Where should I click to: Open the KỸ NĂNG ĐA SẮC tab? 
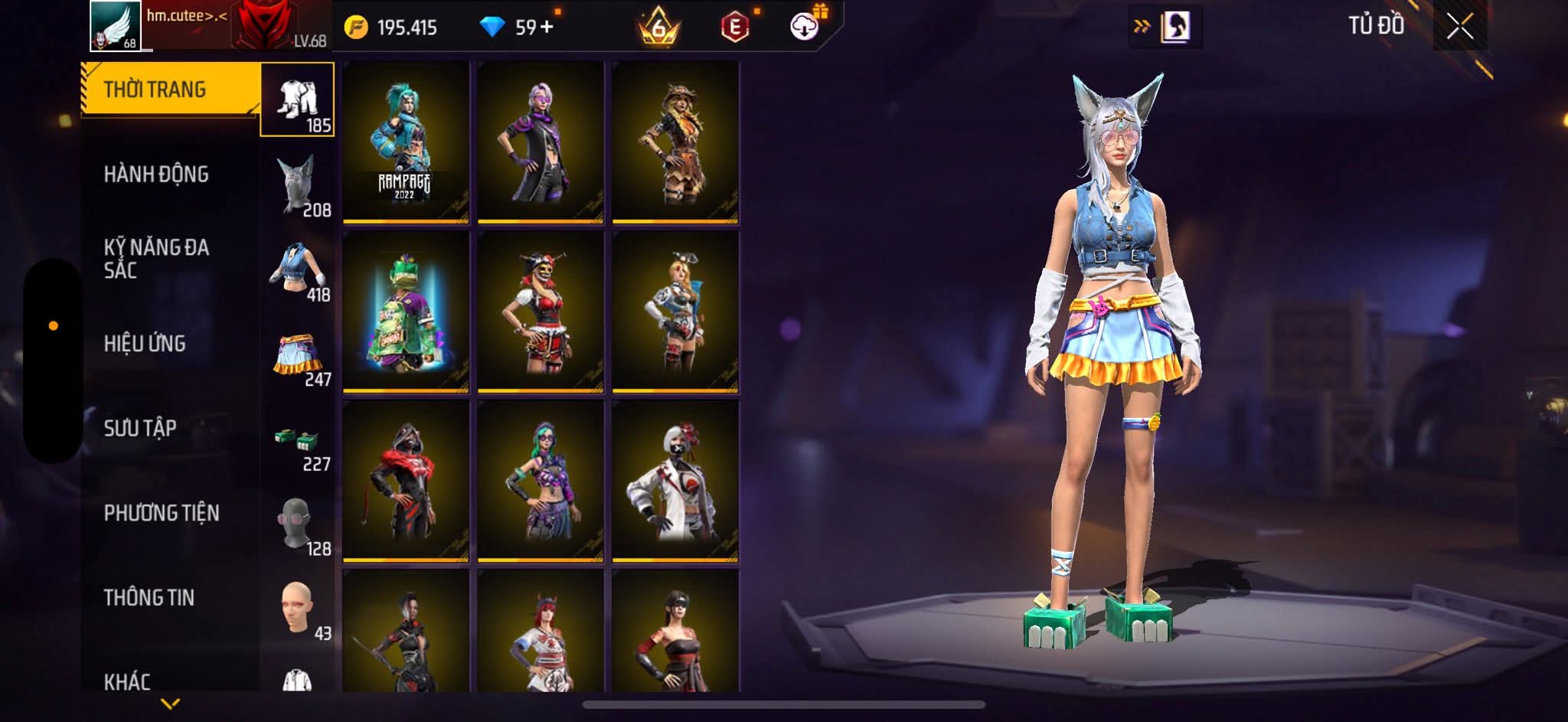point(156,259)
